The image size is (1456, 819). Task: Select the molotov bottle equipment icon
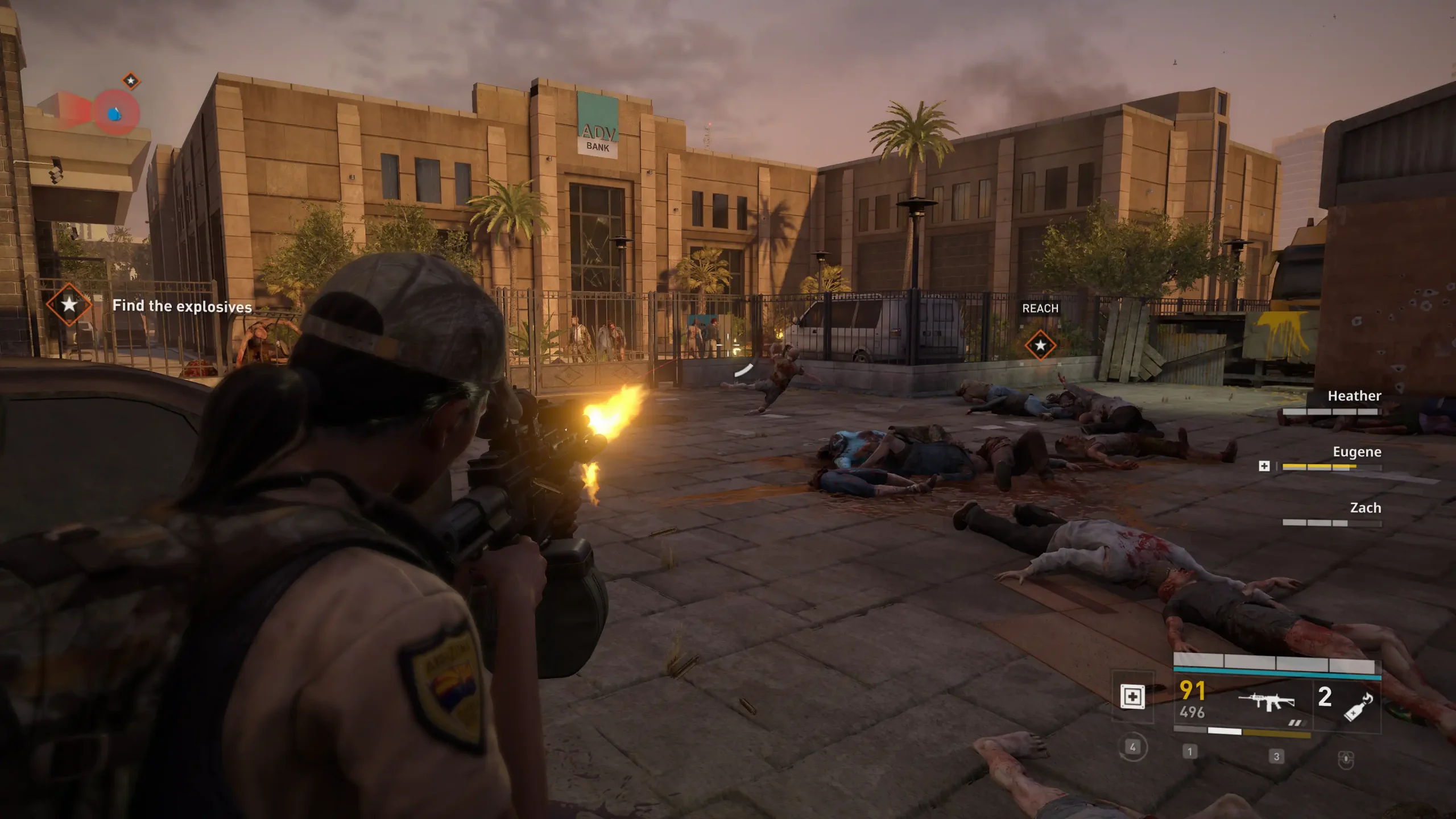click(x=1358, y=707)
